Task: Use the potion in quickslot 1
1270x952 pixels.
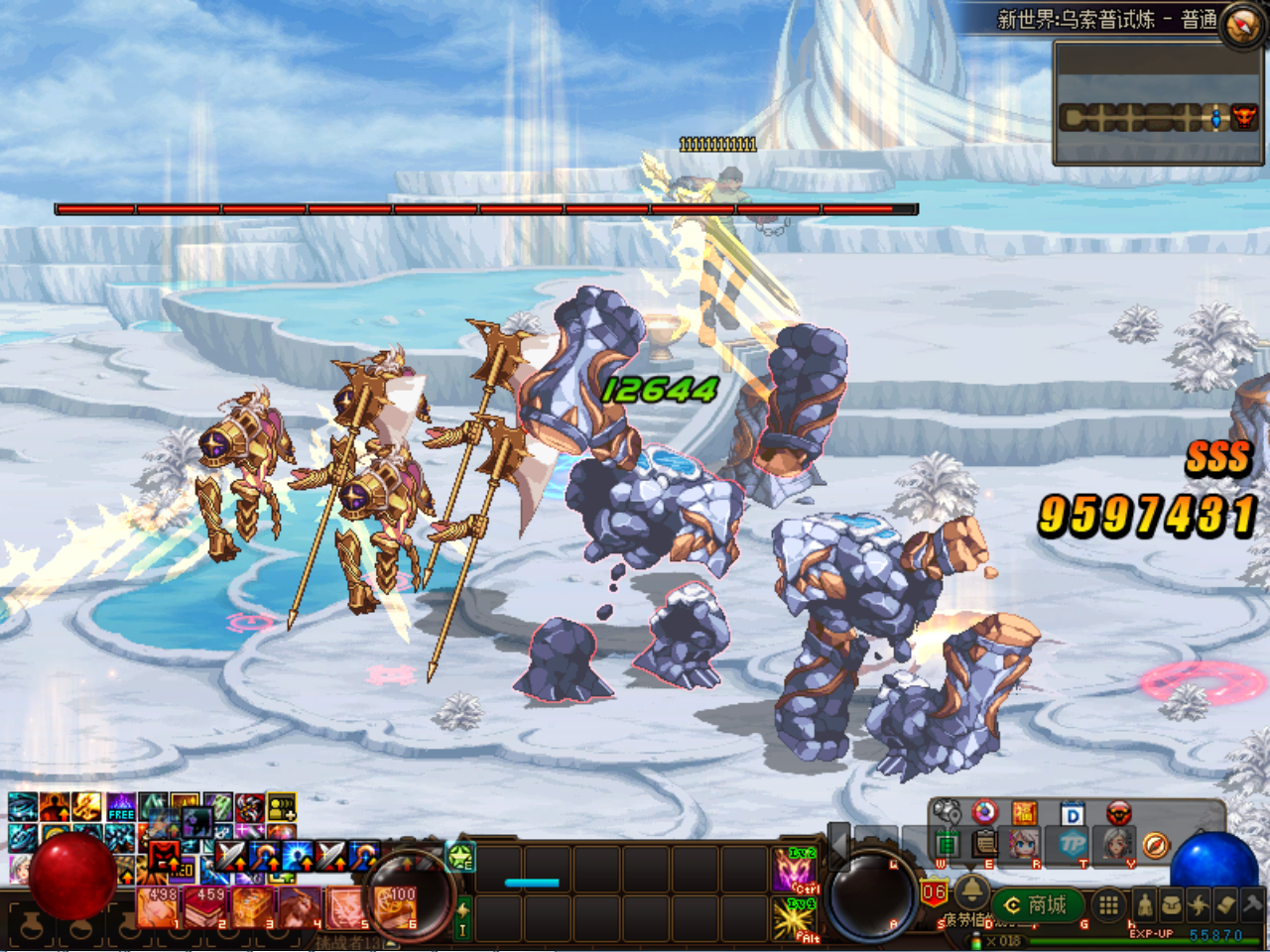Action: tap(157, 907)
